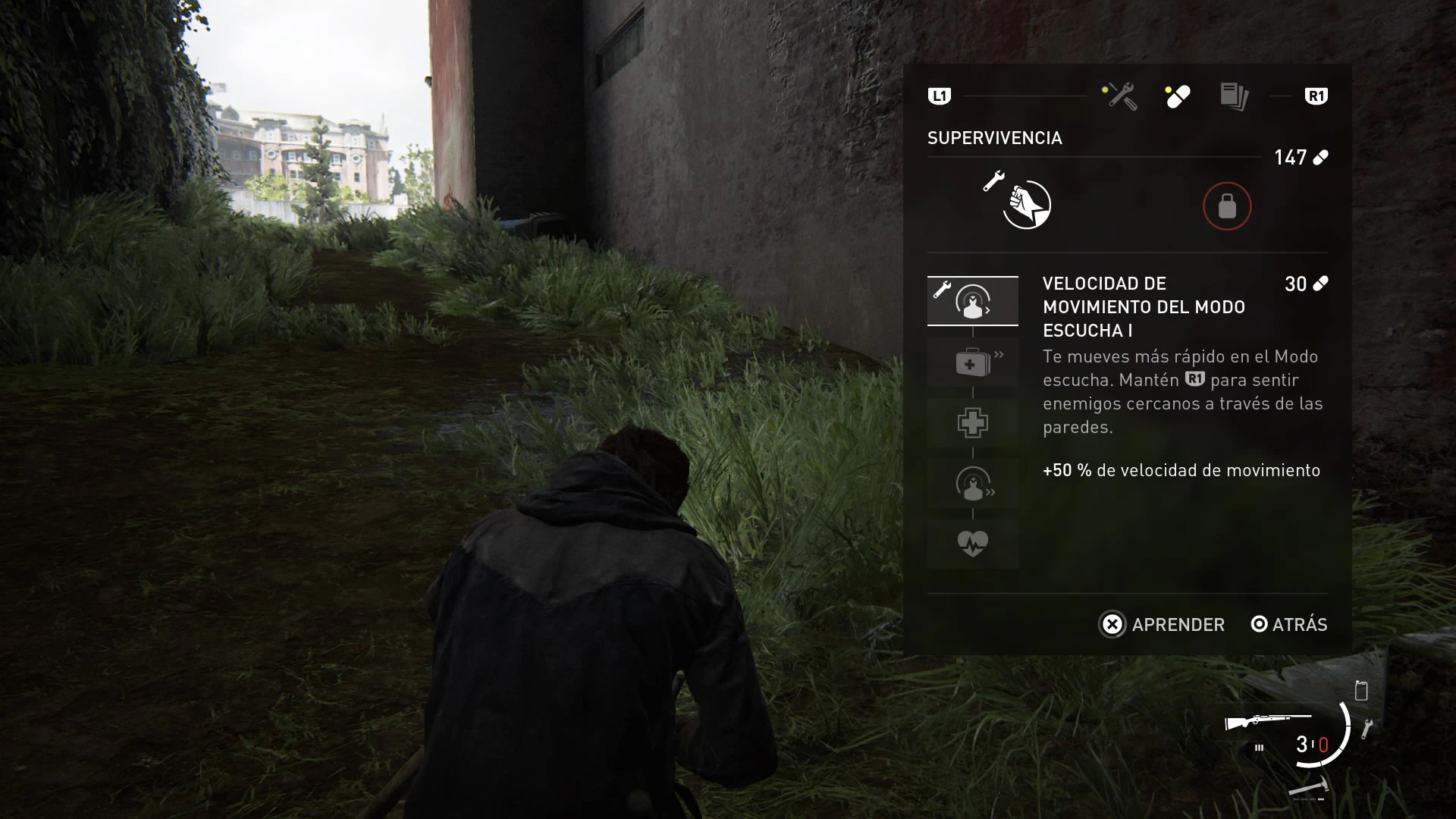Select the med kit crafting speed skill
The height and width of the screenshot is (819, 1456).
972,362
